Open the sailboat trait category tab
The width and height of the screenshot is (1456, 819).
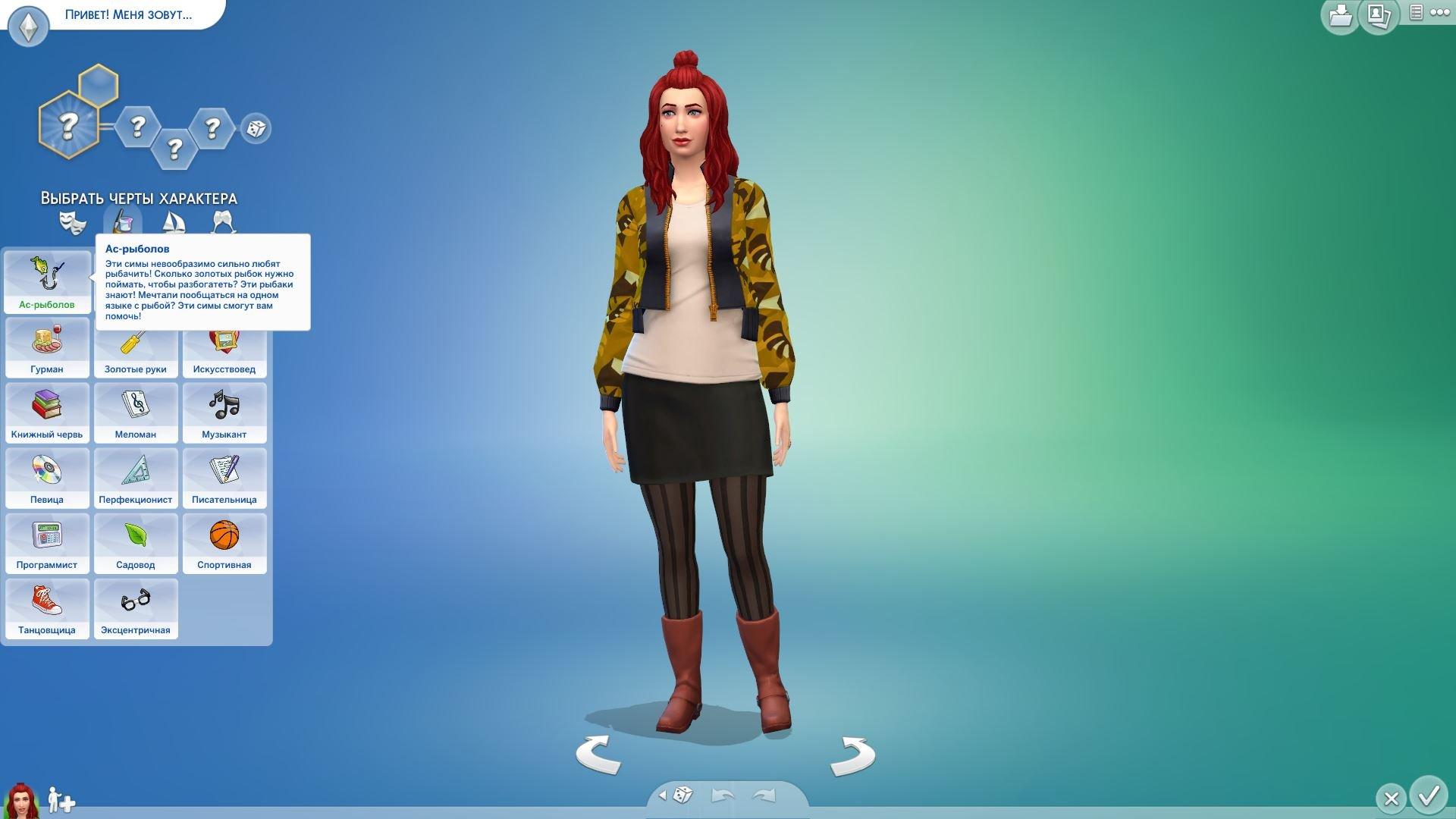pyautogui.click(x=174, y=222)
